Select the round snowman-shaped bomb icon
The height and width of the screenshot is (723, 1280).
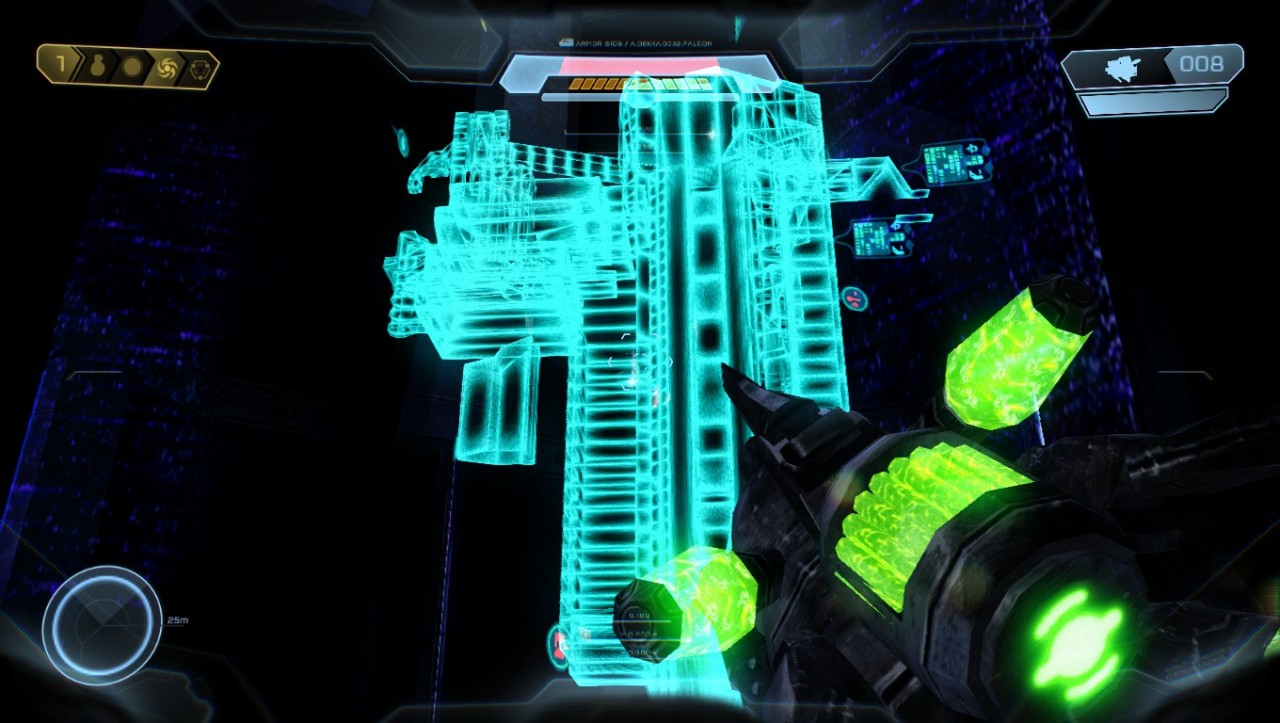click(x=98, y=68)
